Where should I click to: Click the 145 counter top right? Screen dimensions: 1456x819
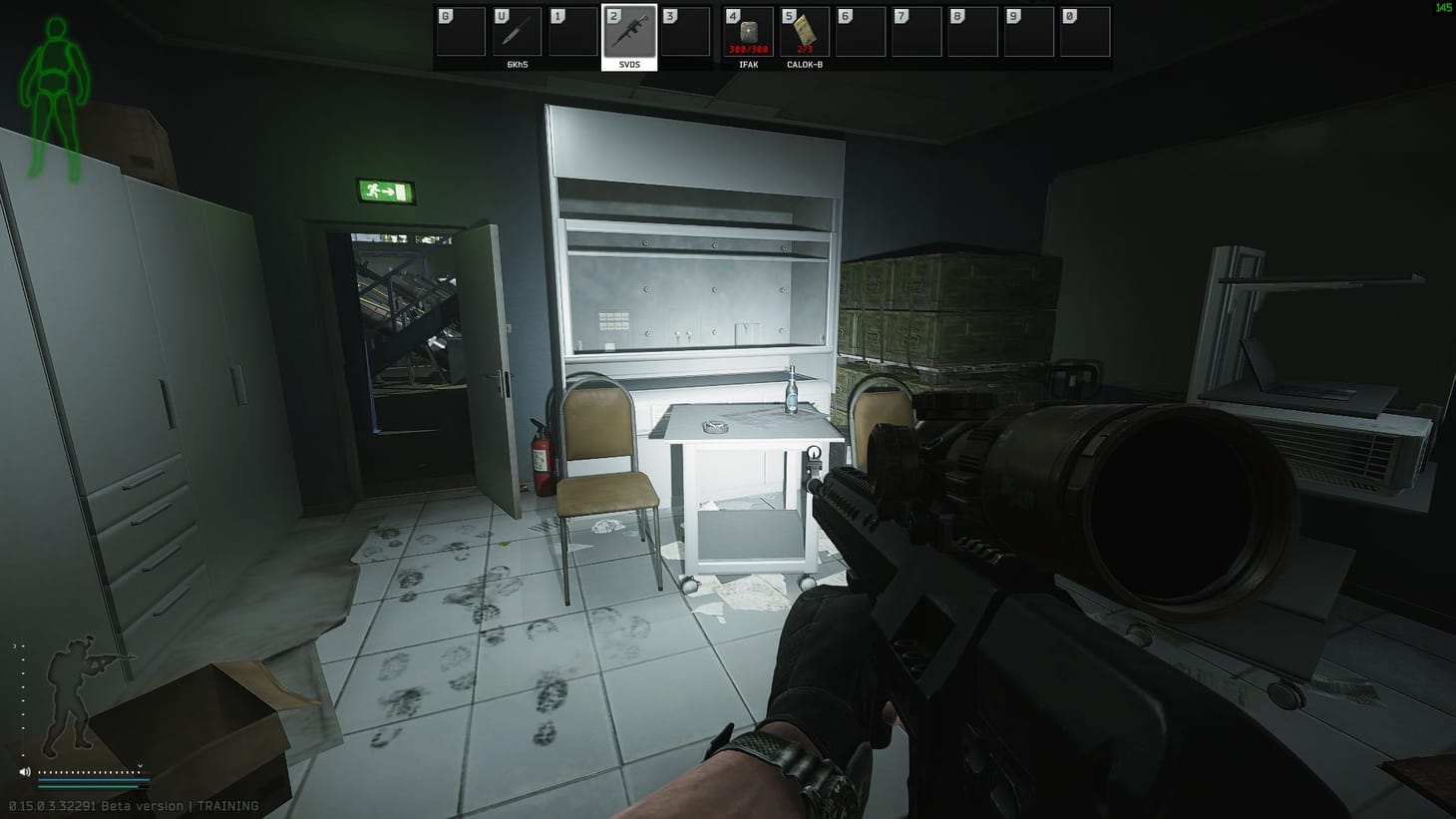[1444, 8]
